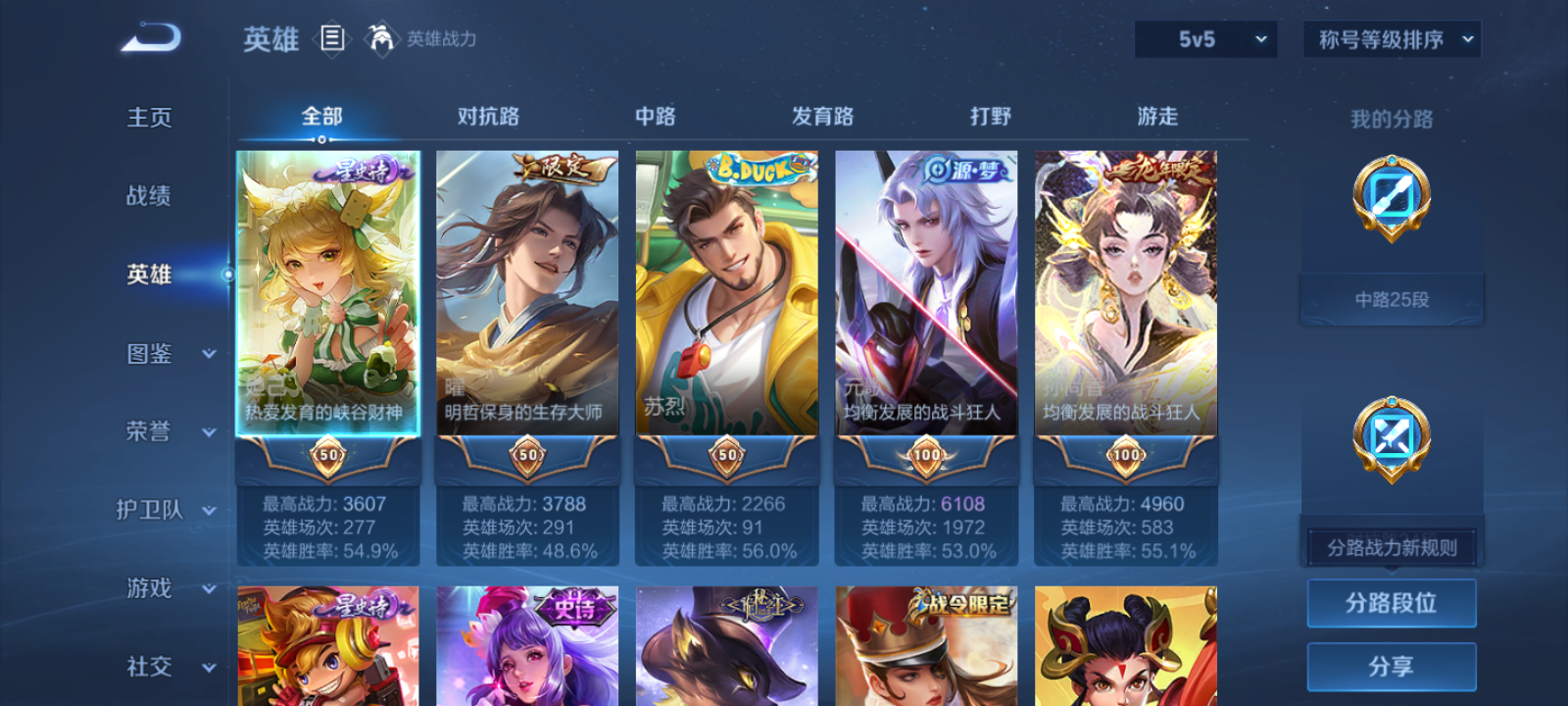Viewport: 1568px width, 706px height.
Task: 打开英雄列表详情图标
Action: click(330, 40)
